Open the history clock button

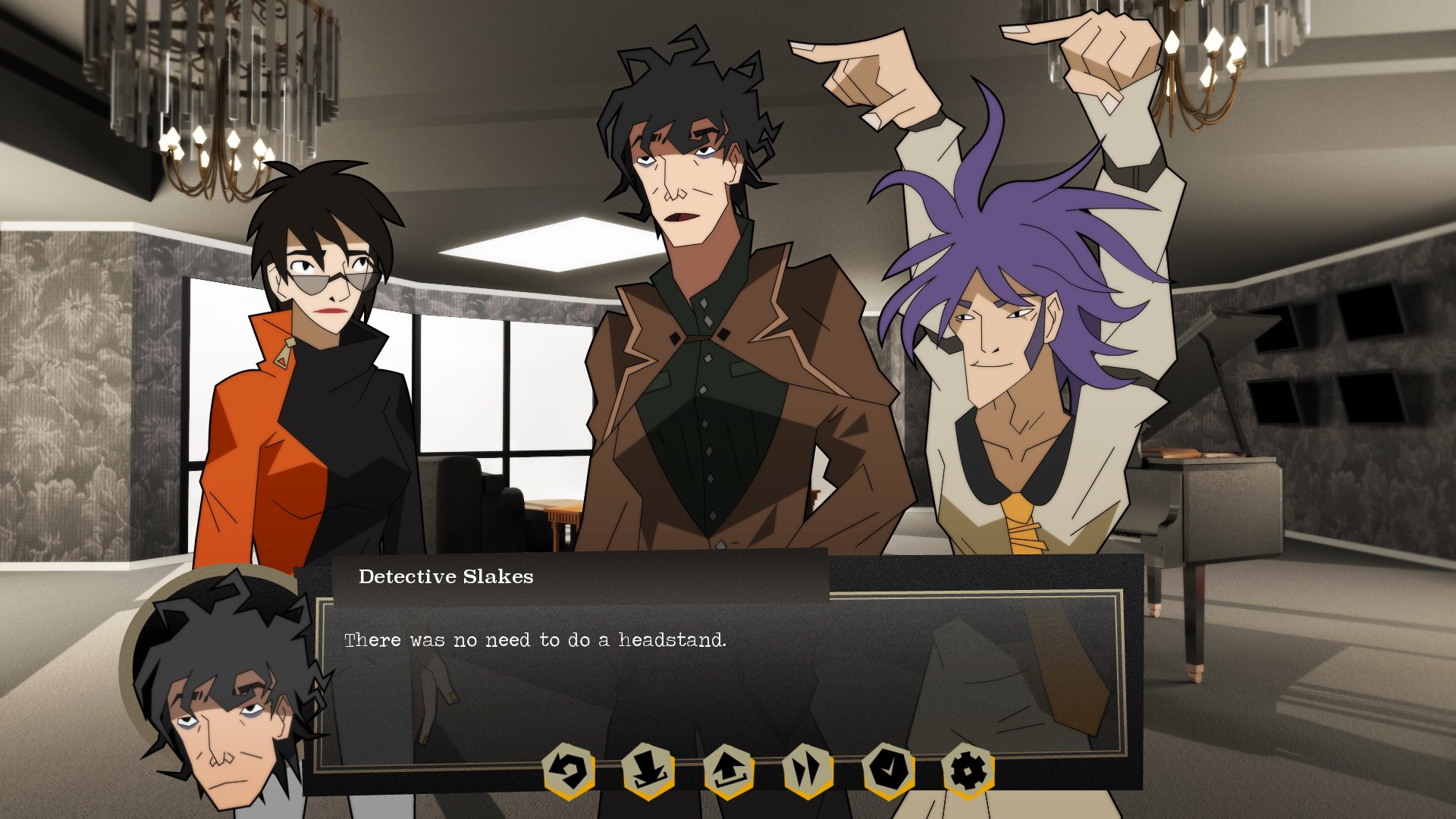(888, 771)
